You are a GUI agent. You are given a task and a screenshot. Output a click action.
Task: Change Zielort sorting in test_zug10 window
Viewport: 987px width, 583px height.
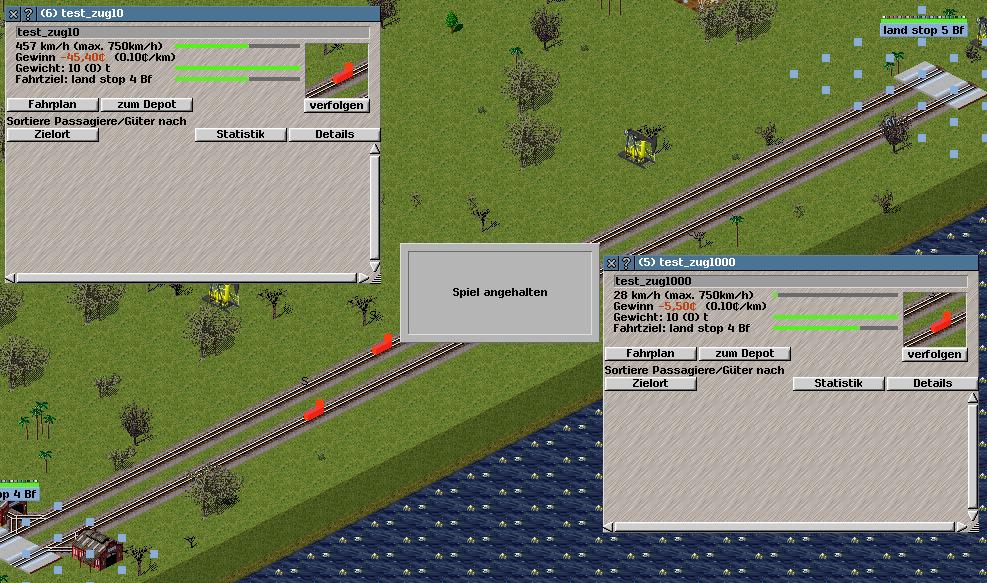tap(52, 134)
